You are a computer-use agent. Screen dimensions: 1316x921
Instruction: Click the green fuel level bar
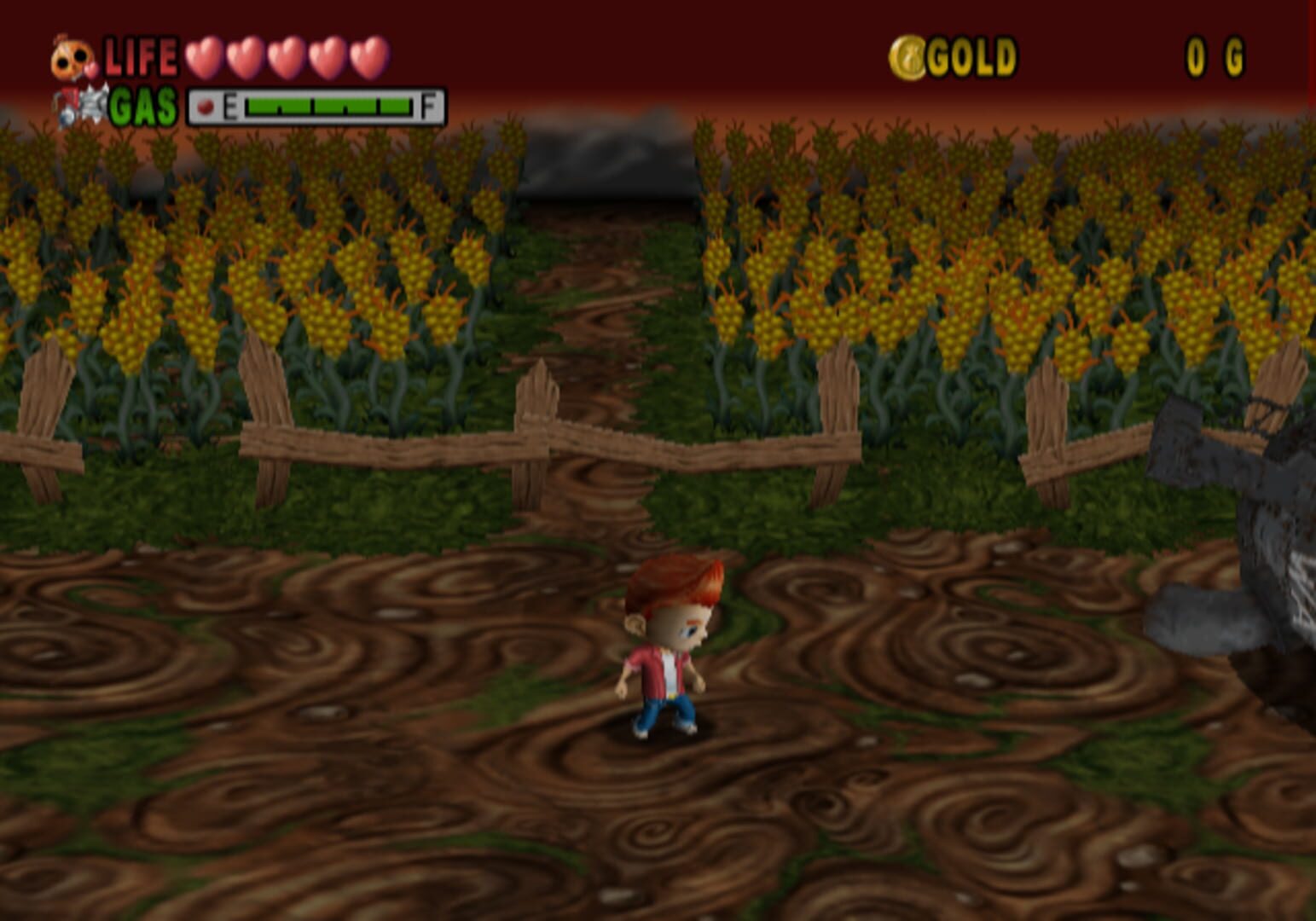(328, 104)
